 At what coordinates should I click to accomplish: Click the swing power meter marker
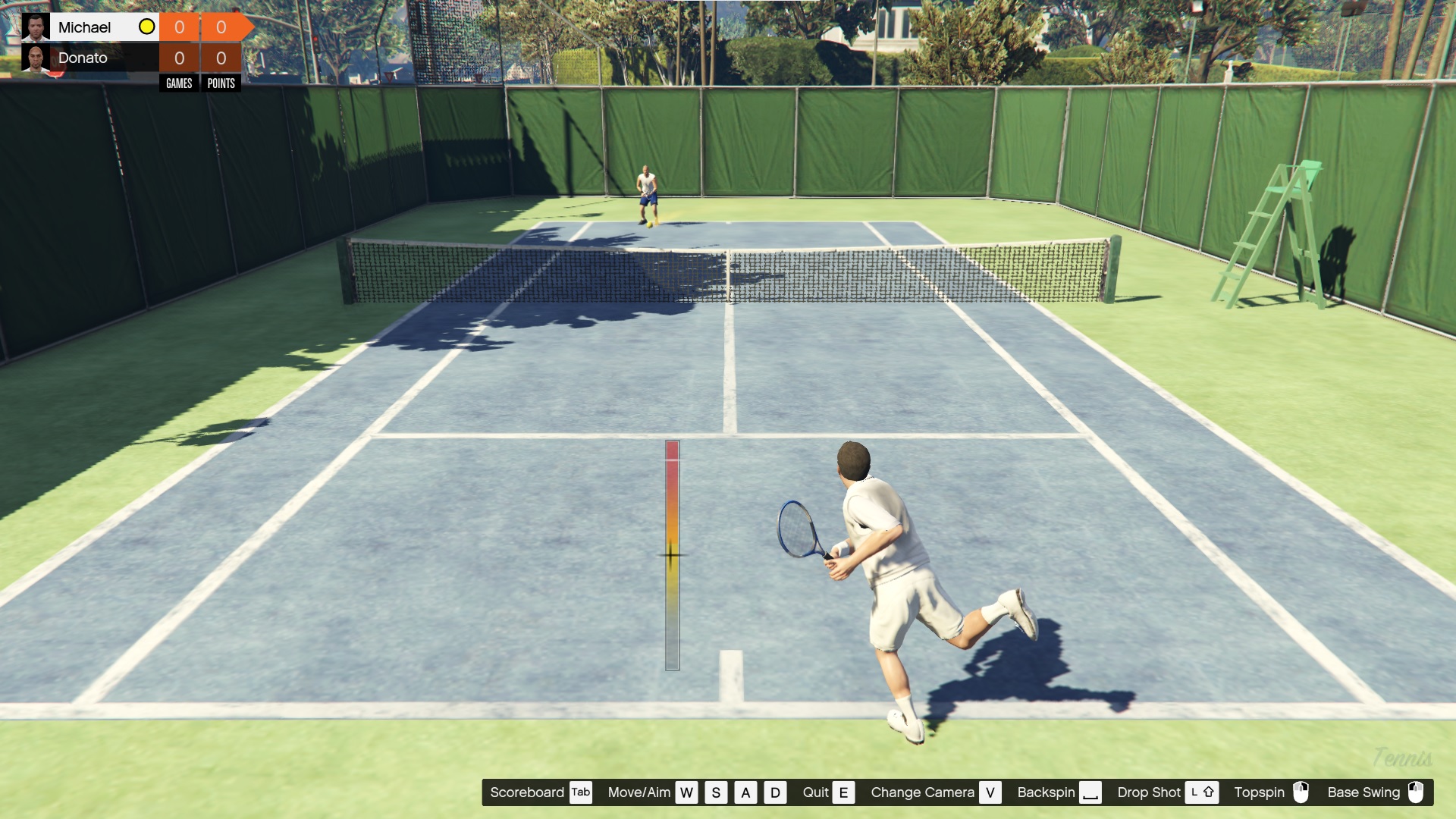(x=670, y=555)
